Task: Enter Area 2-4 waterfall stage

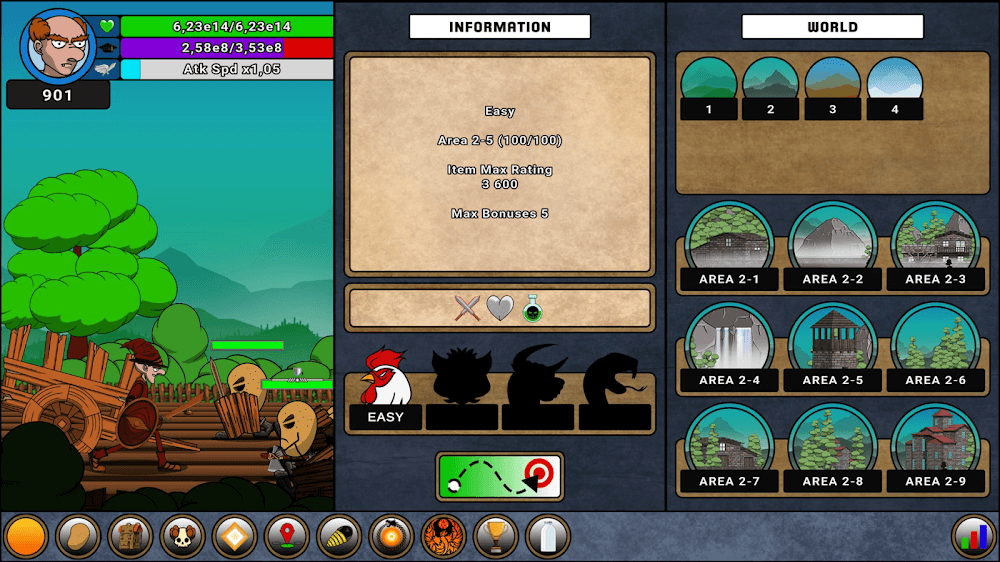Action: click(730, 347)
